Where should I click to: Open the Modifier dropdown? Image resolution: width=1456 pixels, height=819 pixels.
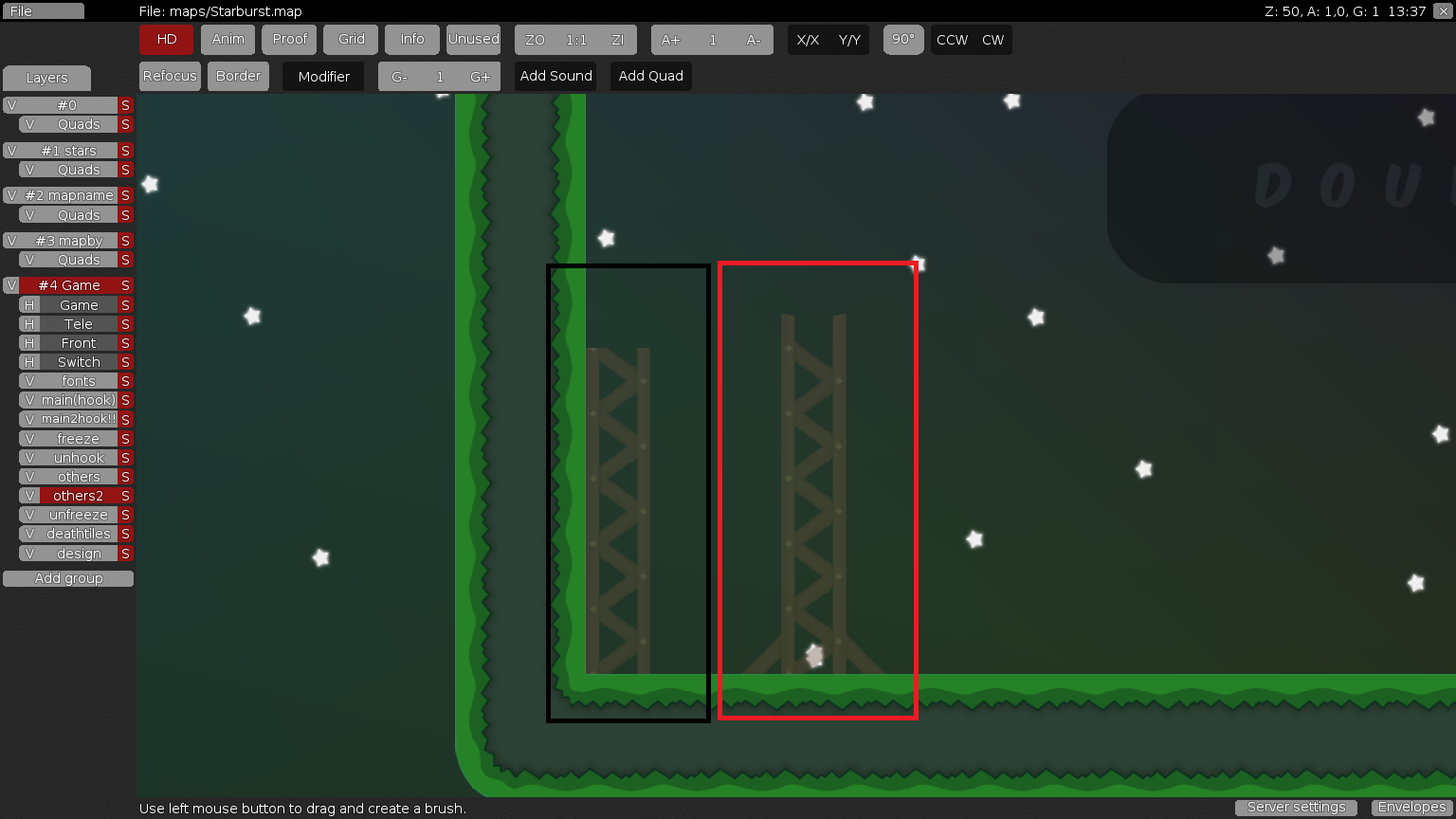(322, 76)
